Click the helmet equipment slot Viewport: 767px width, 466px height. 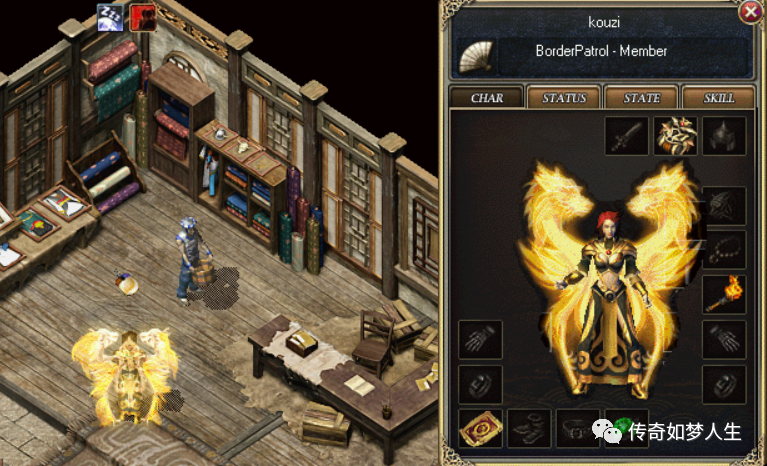pos(723,136)
